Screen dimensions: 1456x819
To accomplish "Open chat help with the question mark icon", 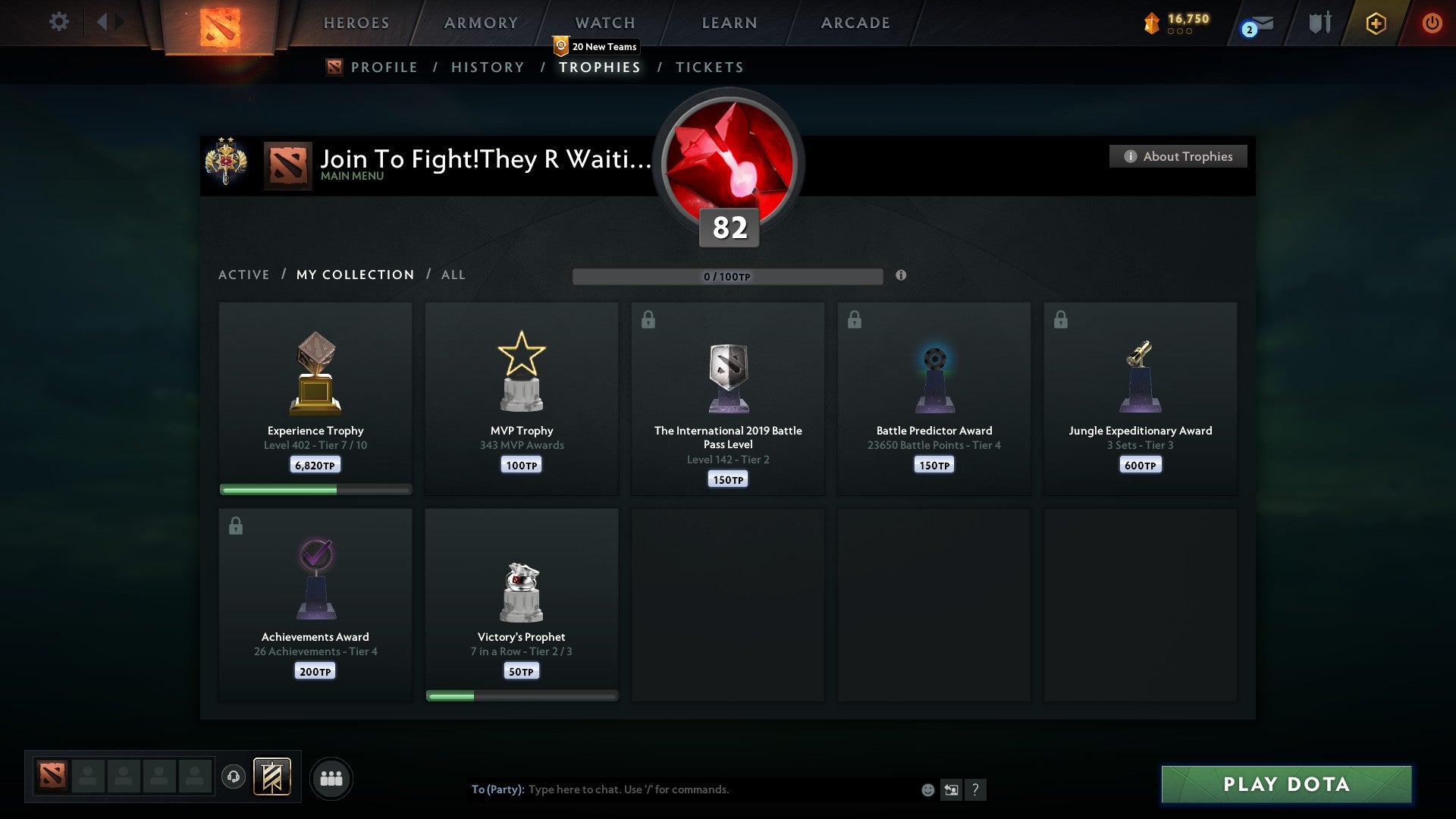I will tap(977, 789).
